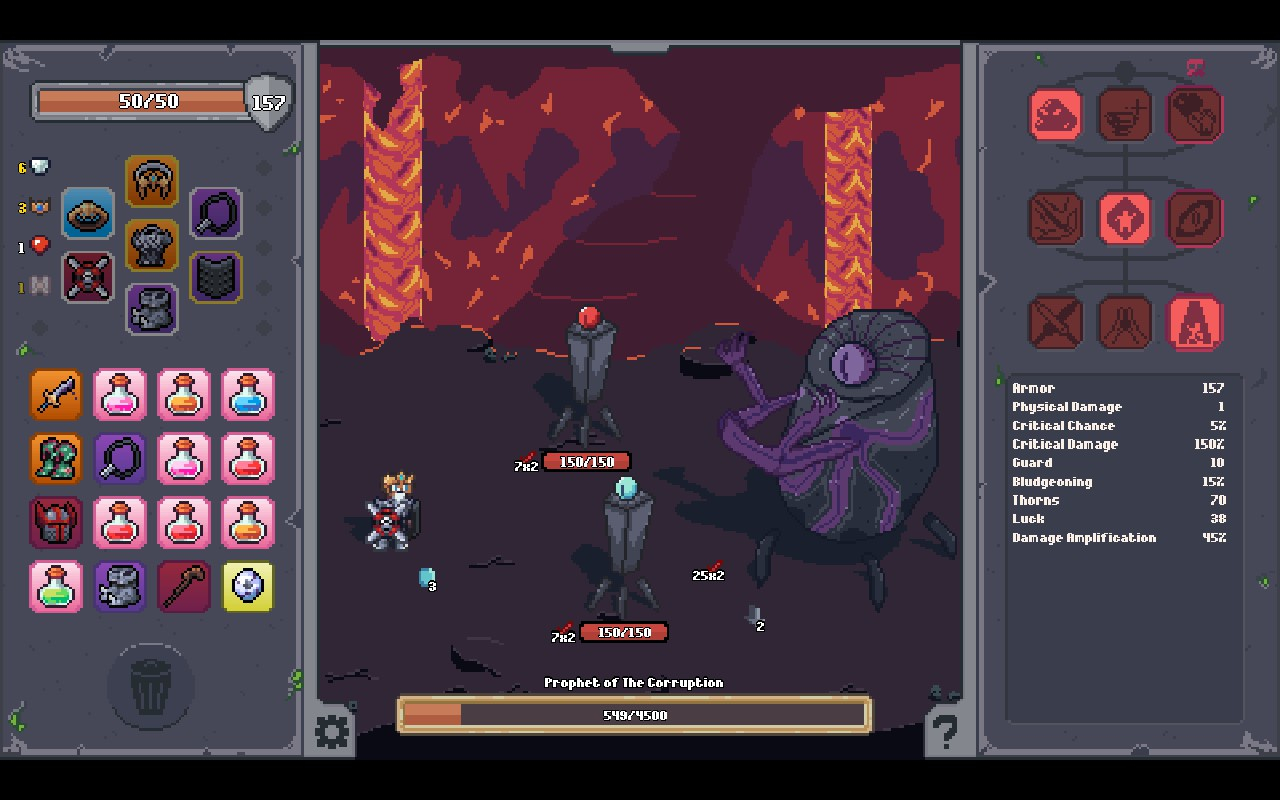The height and width of the screenshot is (800, 1280).
Task: Open the question mark help button
Action: point(943,731)
